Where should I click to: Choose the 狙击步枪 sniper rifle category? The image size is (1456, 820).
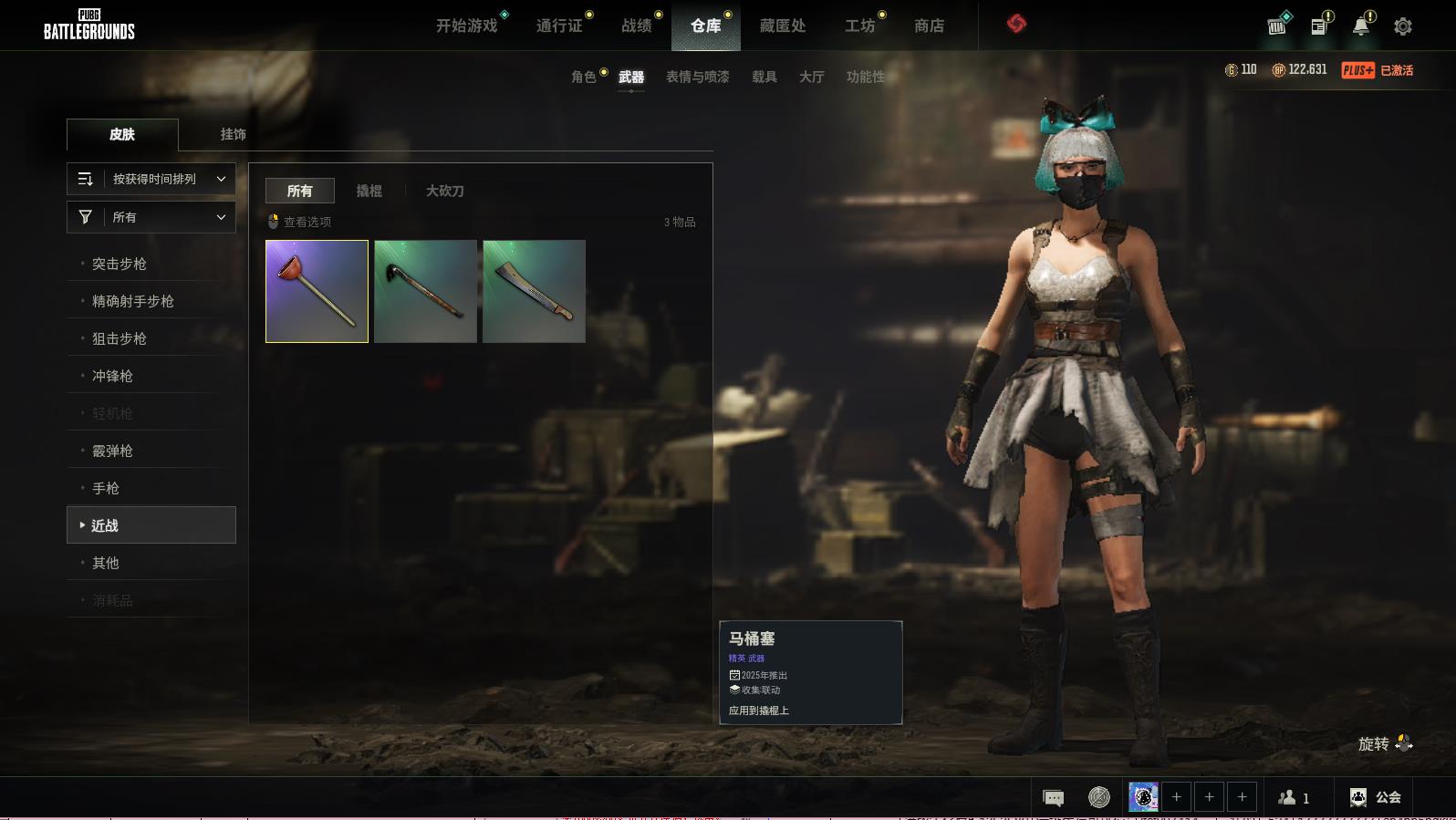tap(120, 338)
